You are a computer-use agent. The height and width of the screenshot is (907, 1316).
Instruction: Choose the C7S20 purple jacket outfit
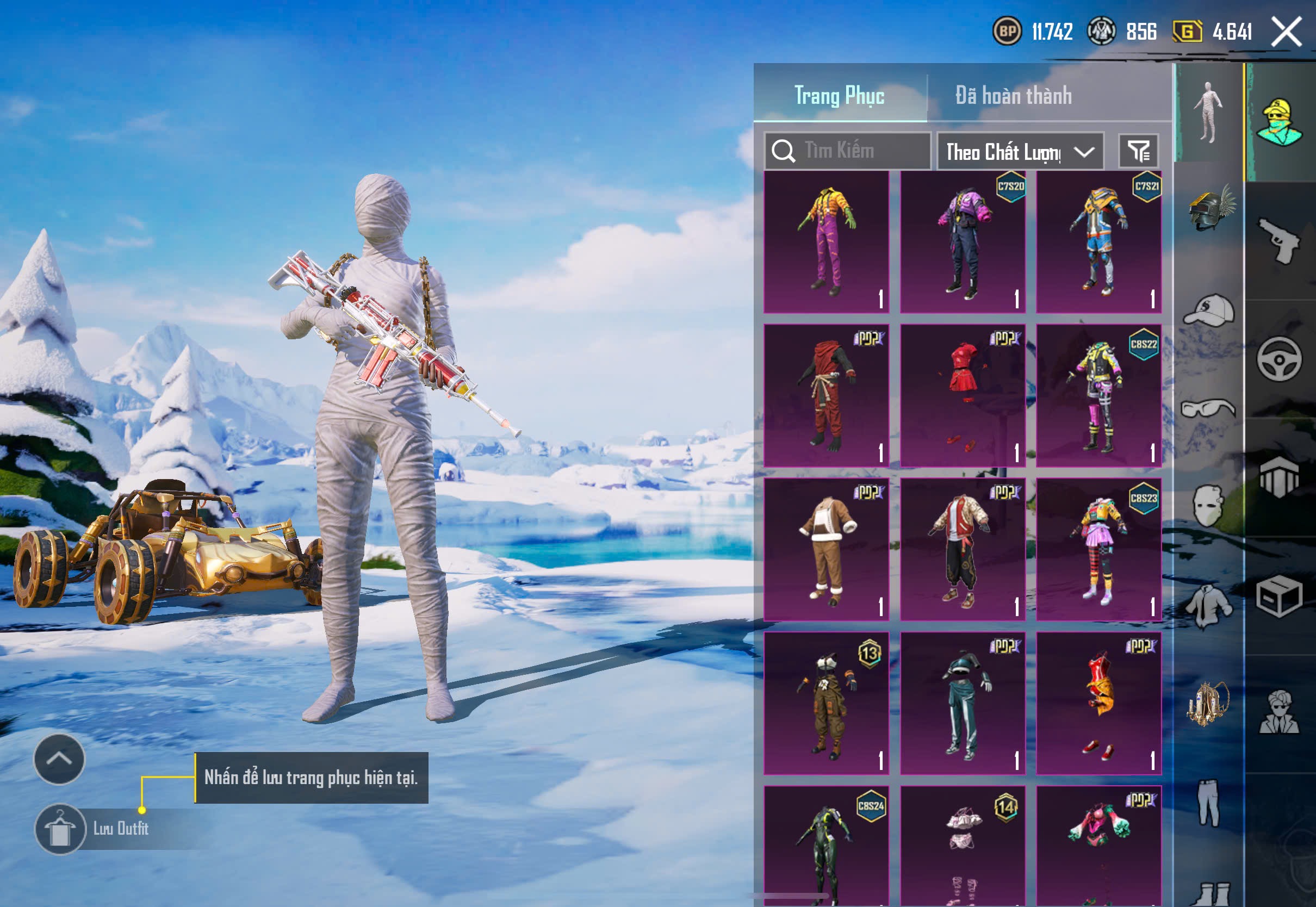pos(963,241)
